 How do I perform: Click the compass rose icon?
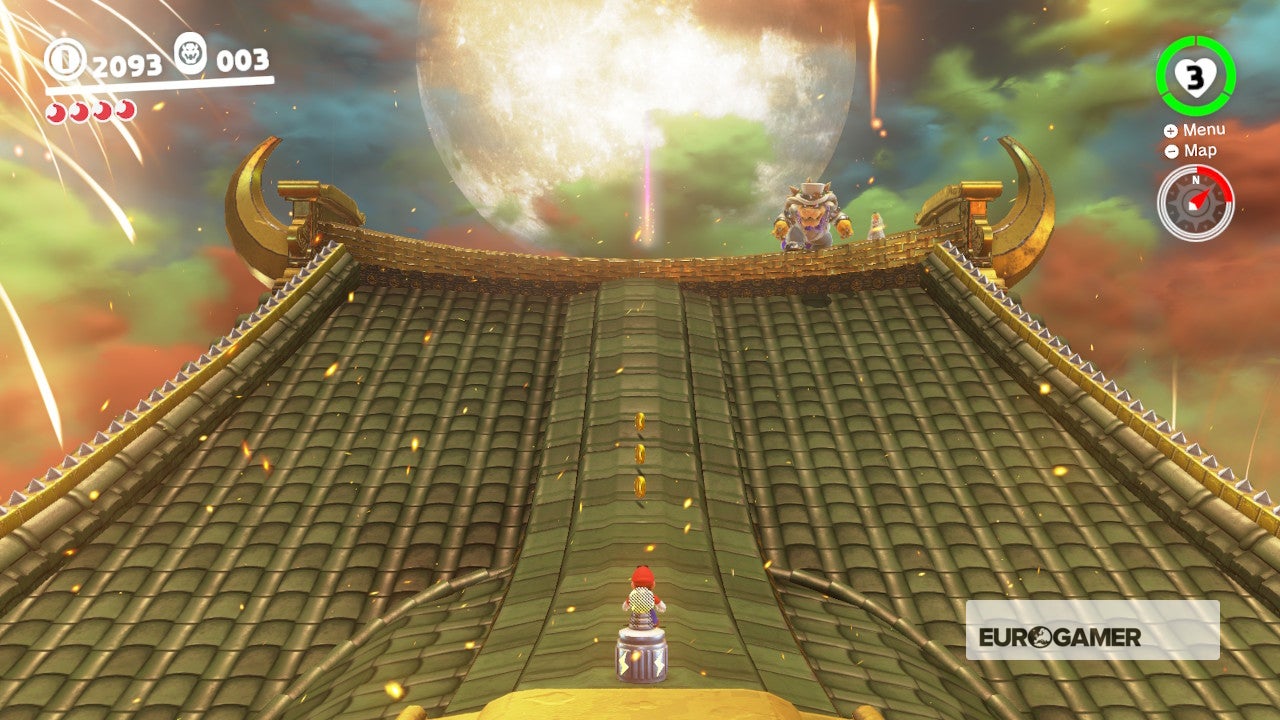pyautogui.click(x=1195, y=200)
